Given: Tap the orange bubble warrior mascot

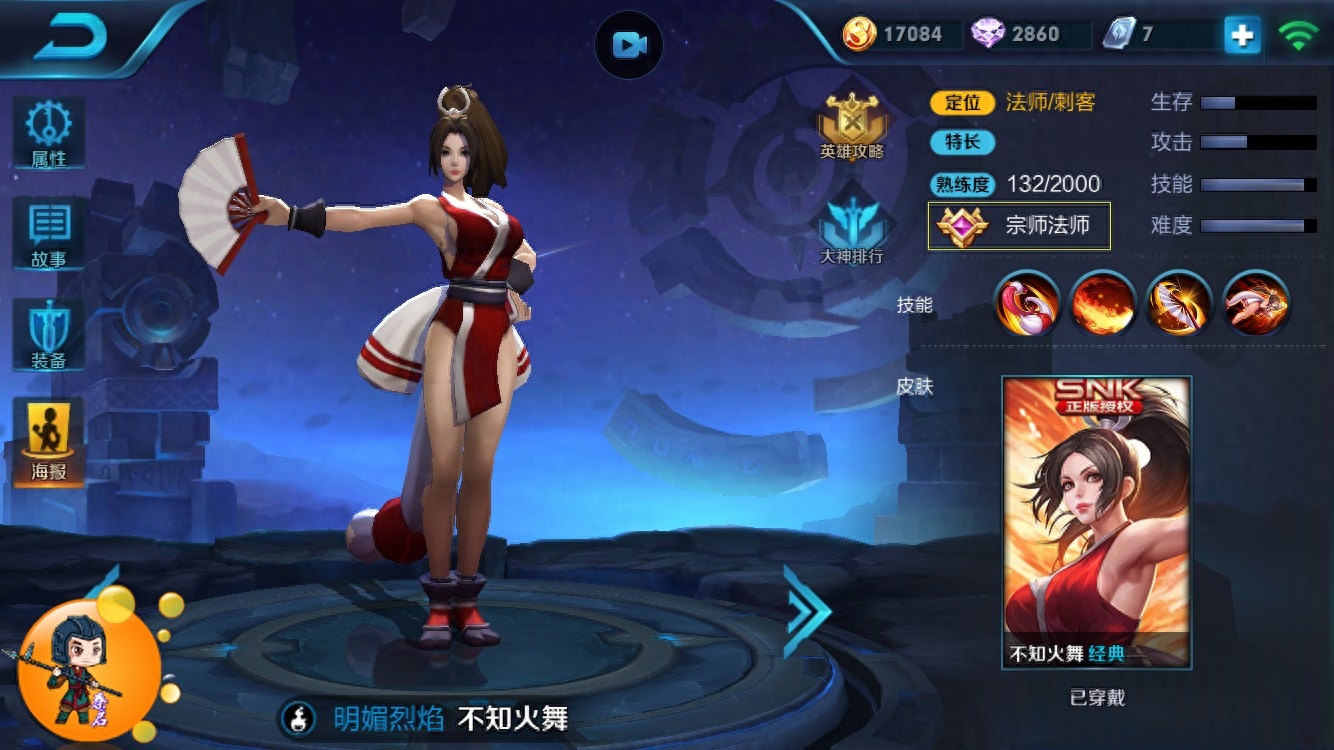Looking at the screenshot, I should tap(88, 663).
